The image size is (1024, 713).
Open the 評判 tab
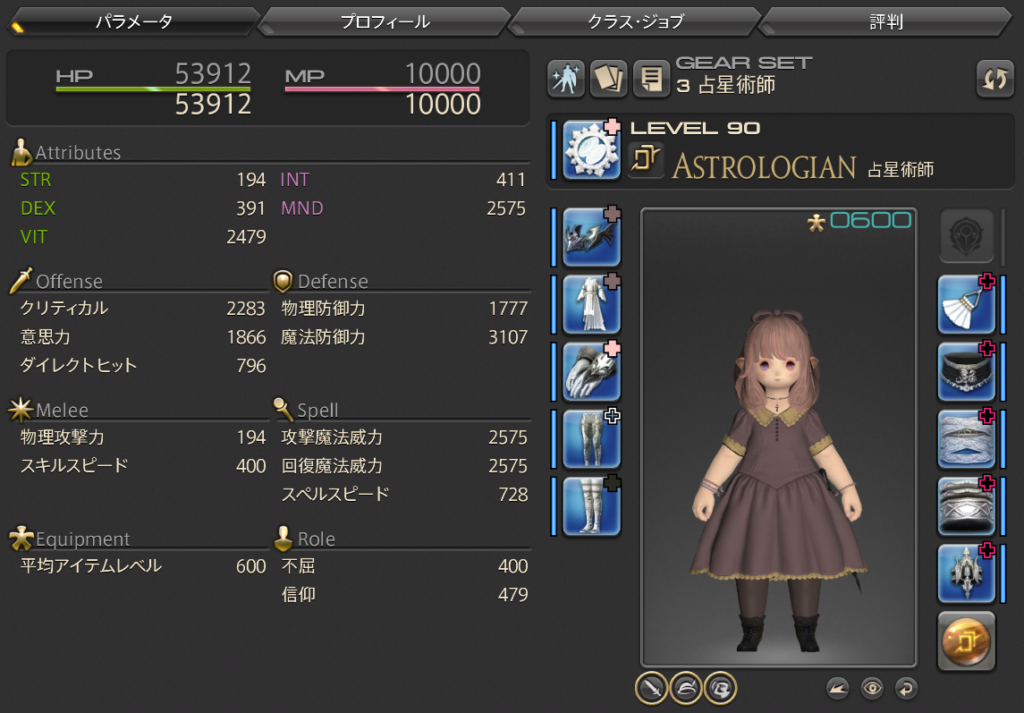[886, 21]
